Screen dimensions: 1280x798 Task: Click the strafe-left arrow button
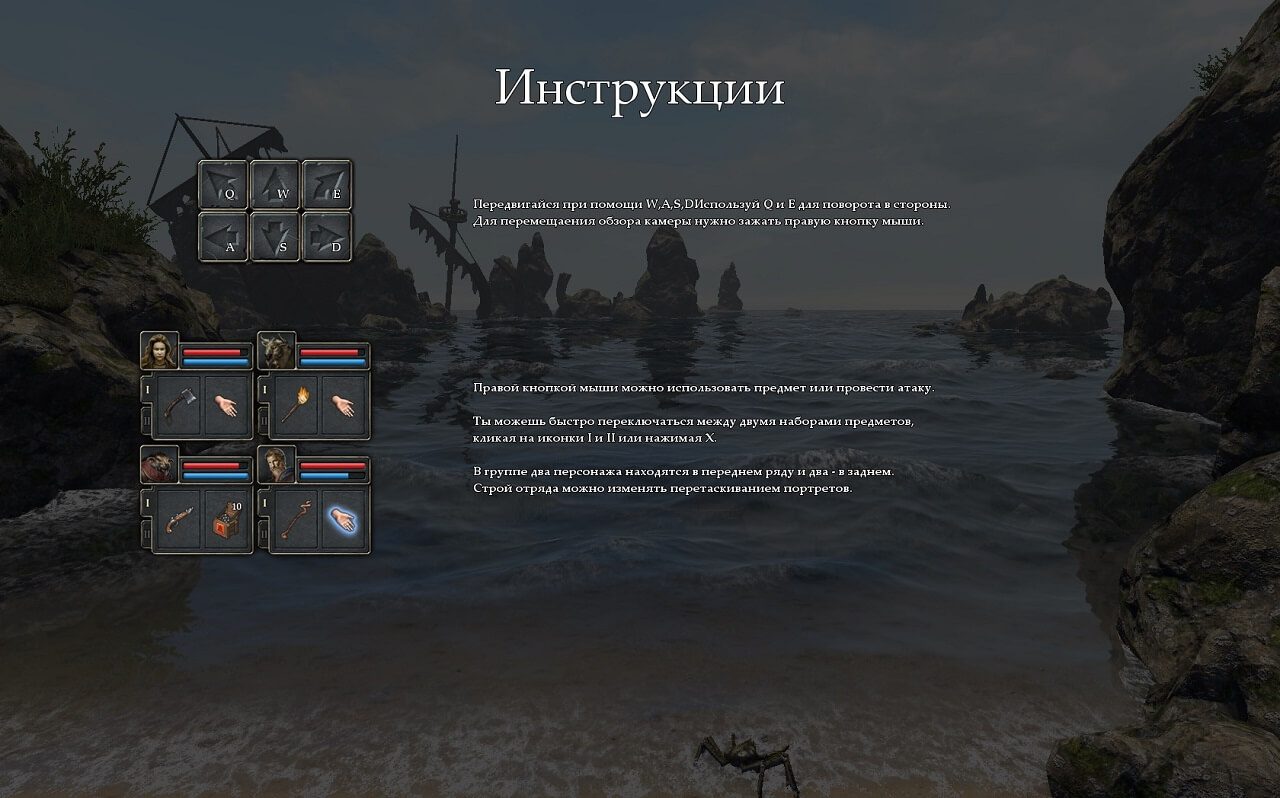[x=224, y=237]
